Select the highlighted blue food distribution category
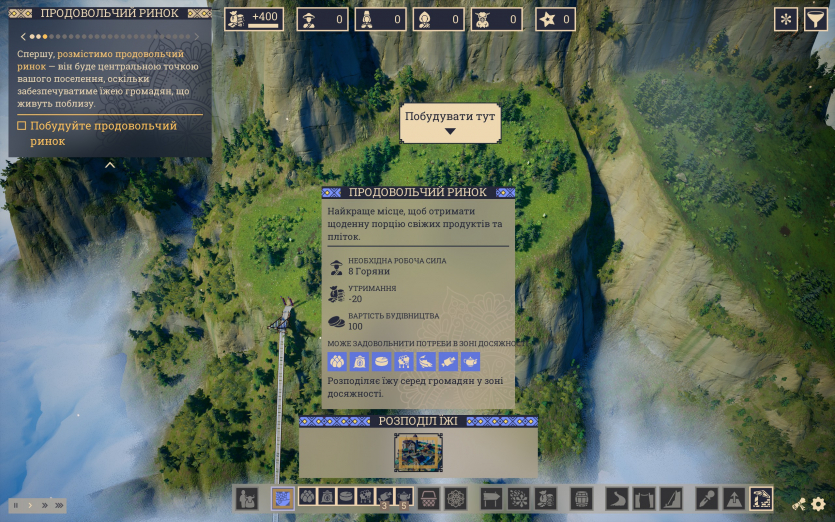 point(283,497)
